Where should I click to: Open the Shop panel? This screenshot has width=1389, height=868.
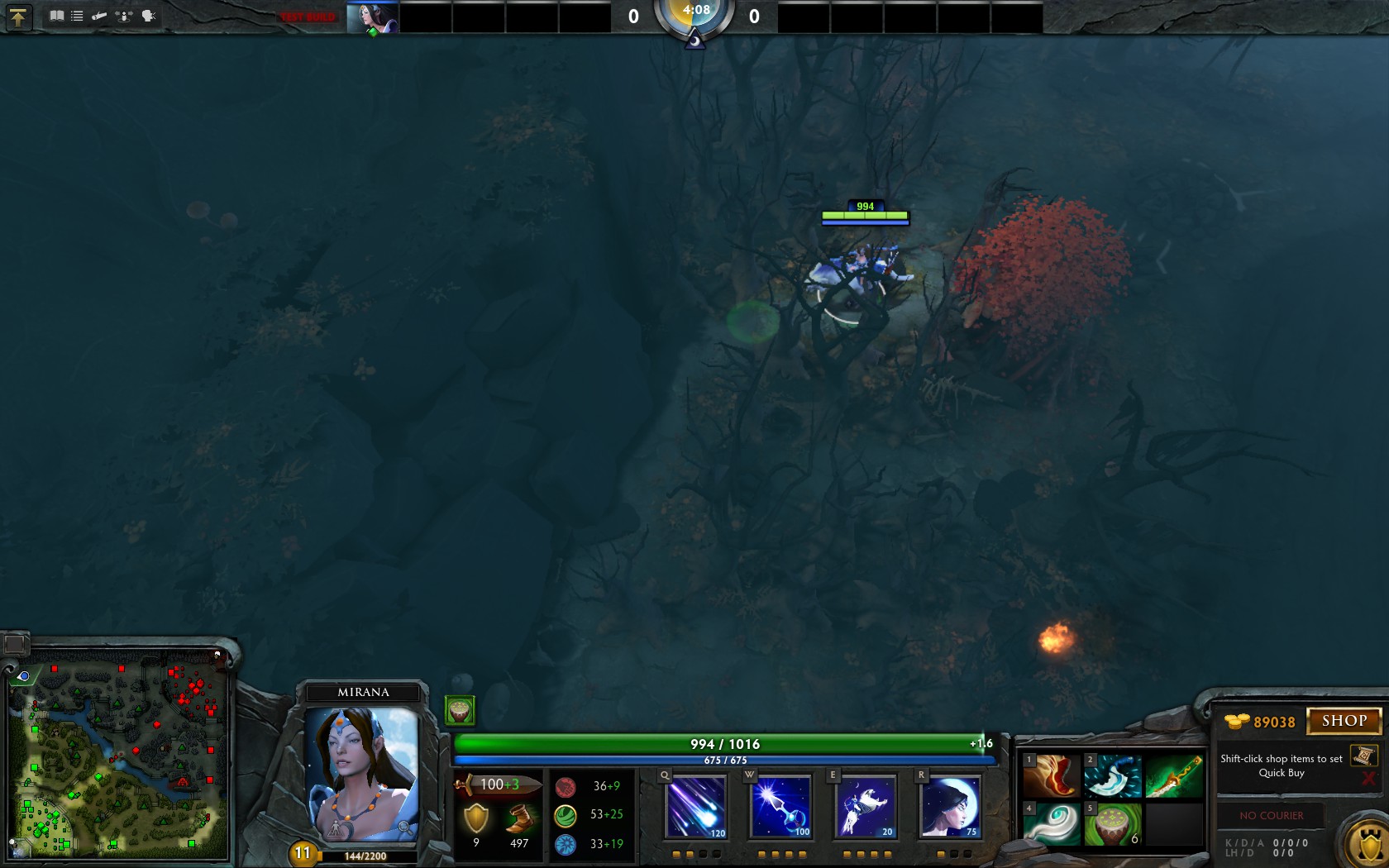(x=1344, y=721)
